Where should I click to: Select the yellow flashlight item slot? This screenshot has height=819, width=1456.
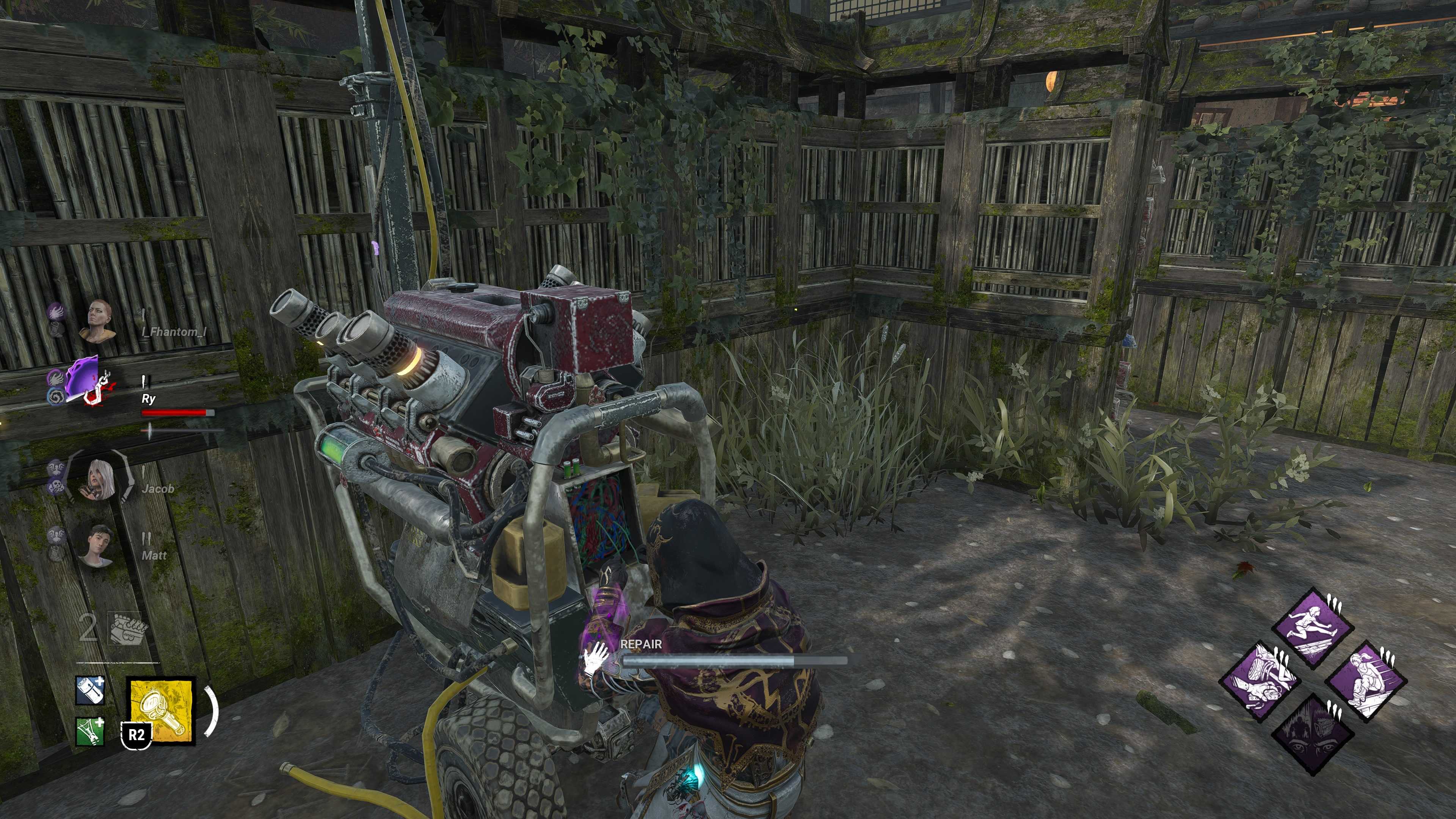(x=161, y=711)
